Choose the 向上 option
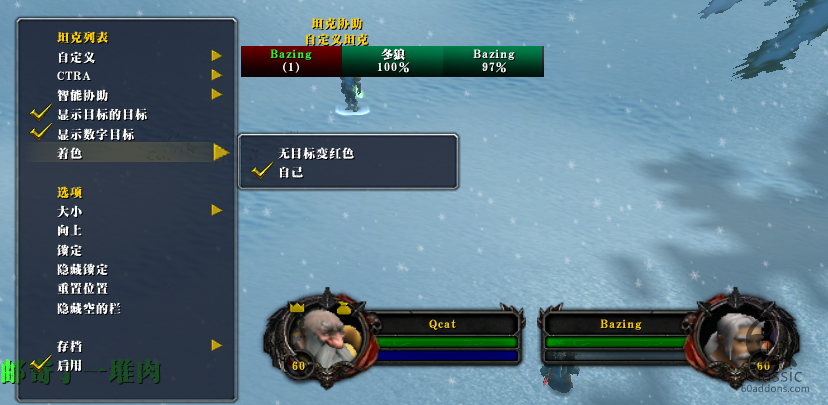Image resolution: width=828 pixels, height=405 pixels. point(69,230)
